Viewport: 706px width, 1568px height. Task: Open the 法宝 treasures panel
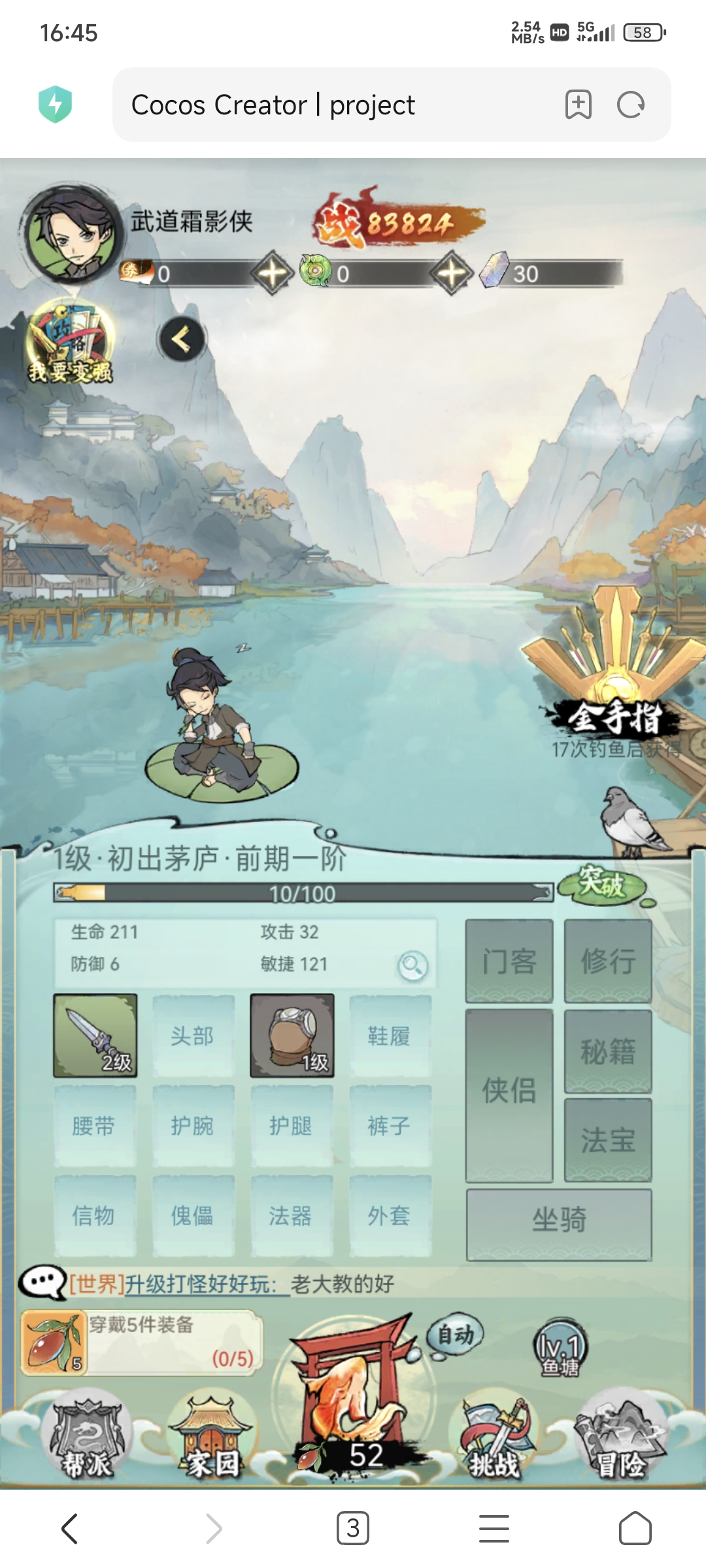(608, 1140)
